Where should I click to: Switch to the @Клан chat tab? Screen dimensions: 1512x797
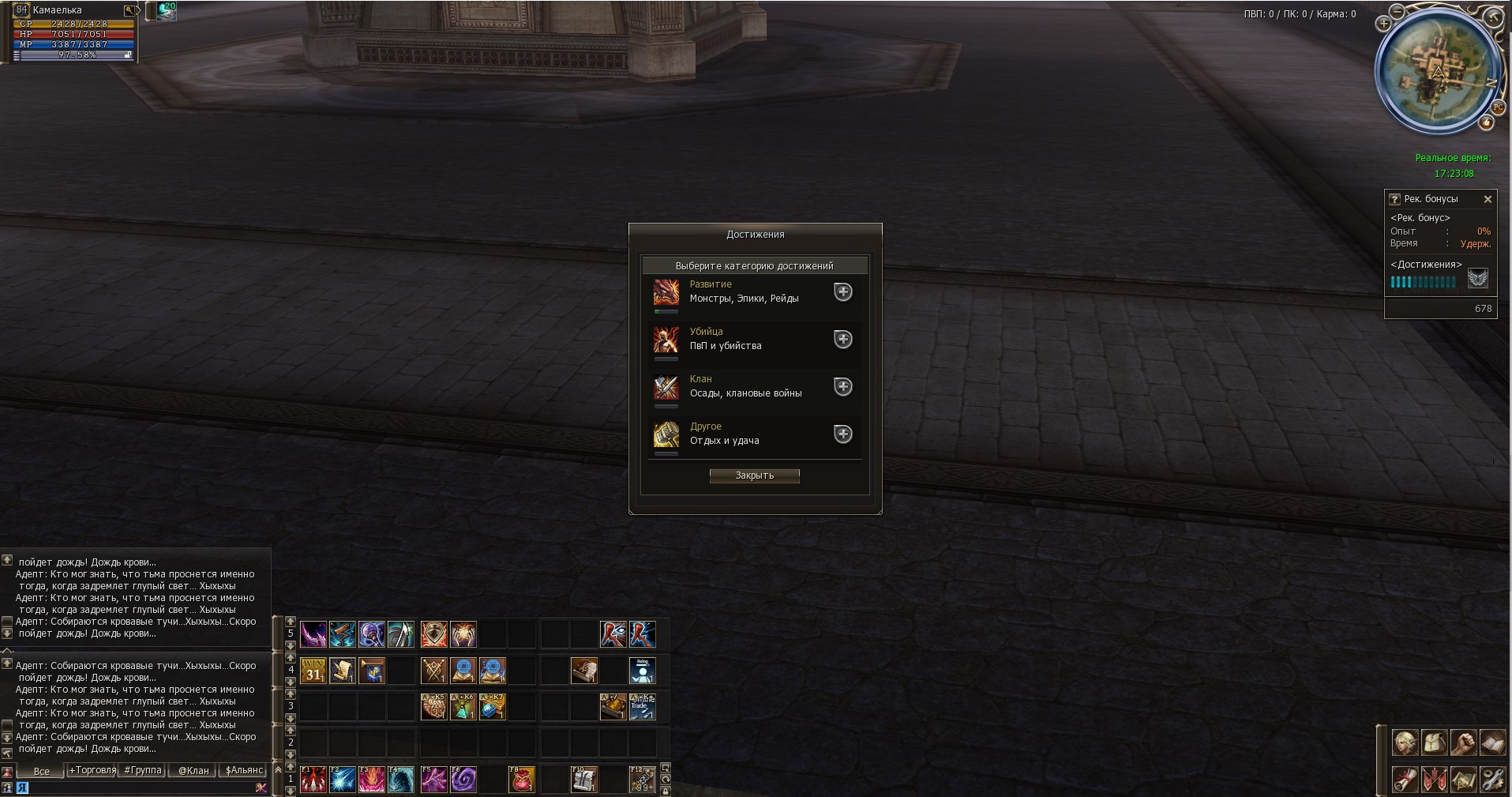coord(193,770)
